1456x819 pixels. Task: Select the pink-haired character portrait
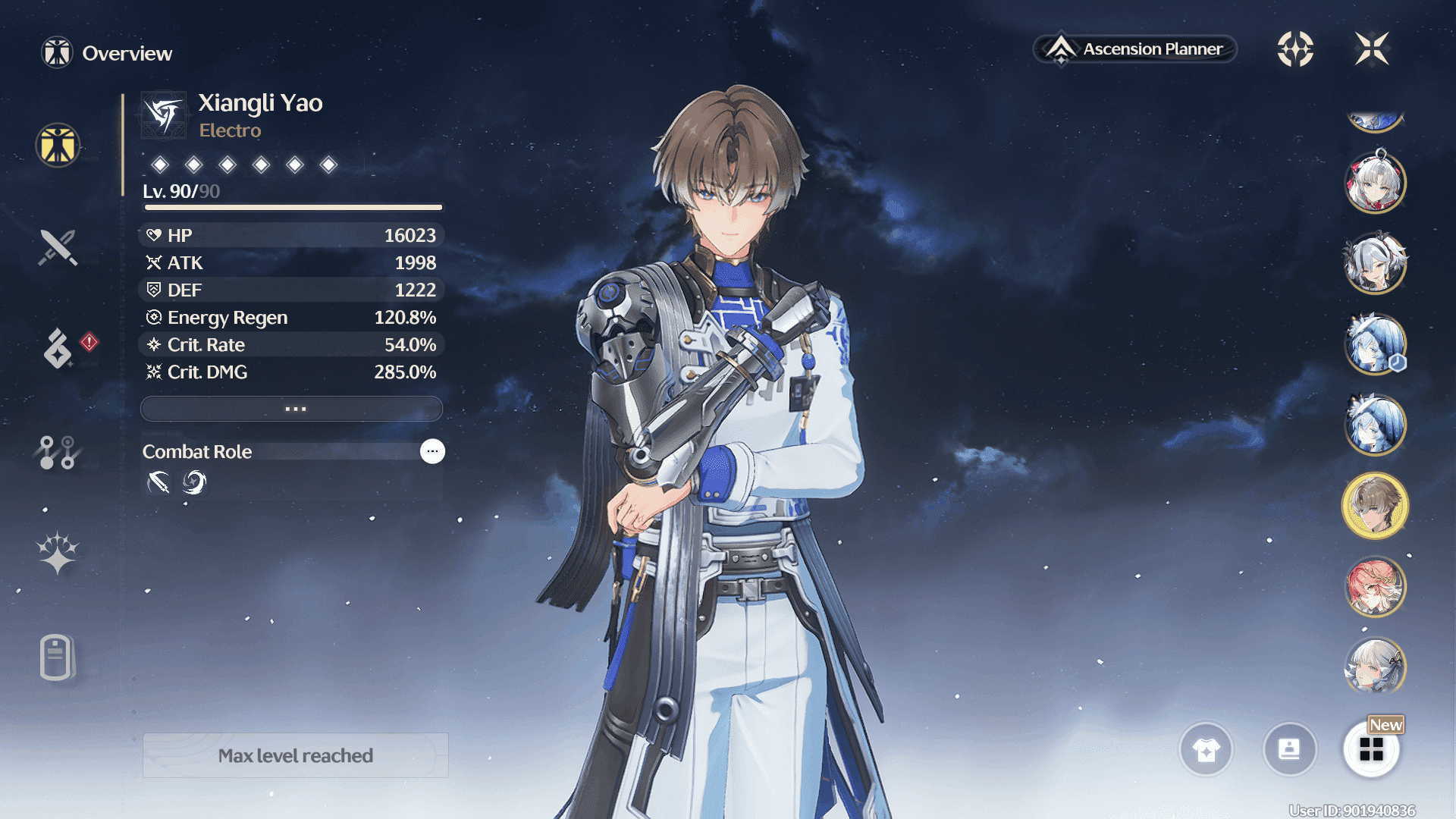coord(1375,586)
